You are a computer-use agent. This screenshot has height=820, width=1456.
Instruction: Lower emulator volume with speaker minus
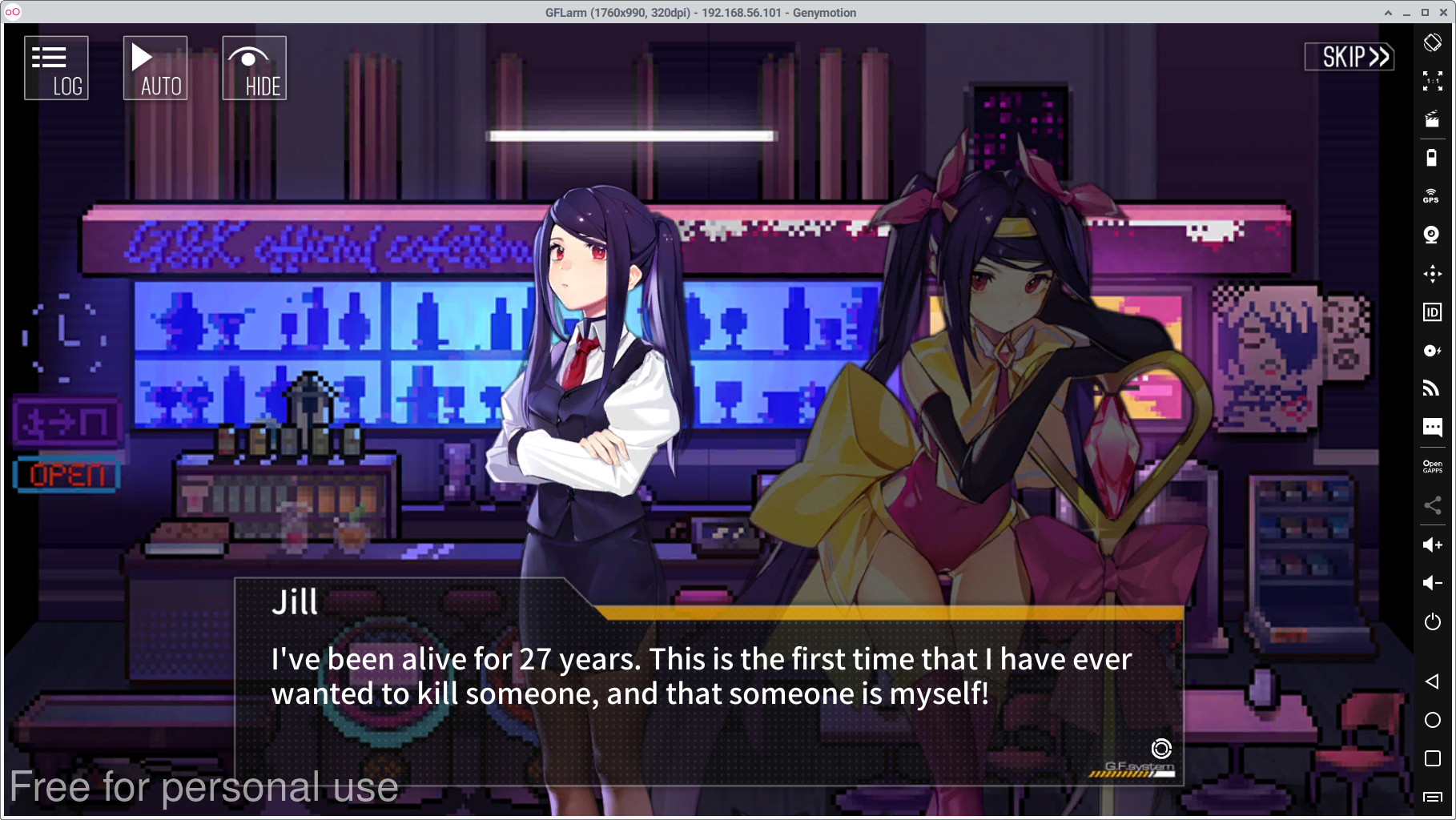[1432, 583]
